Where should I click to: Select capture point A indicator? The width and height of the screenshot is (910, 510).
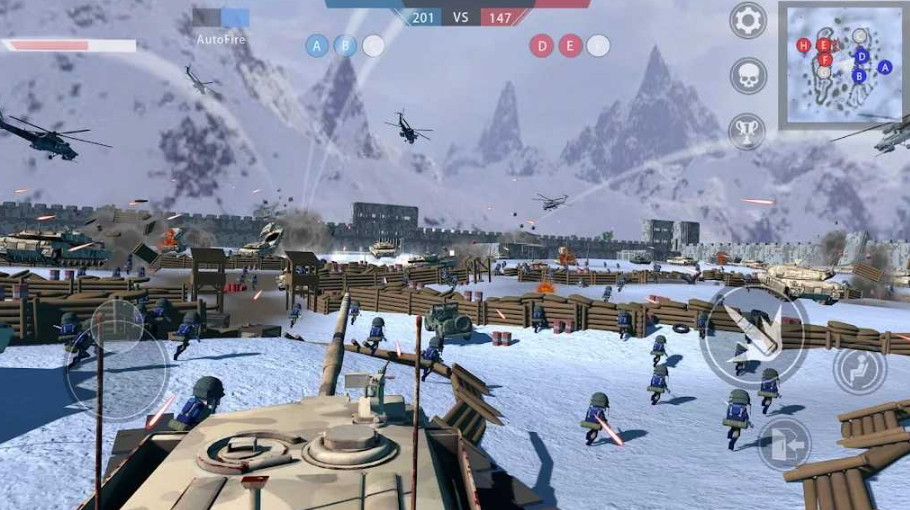[x=317, y=45]
